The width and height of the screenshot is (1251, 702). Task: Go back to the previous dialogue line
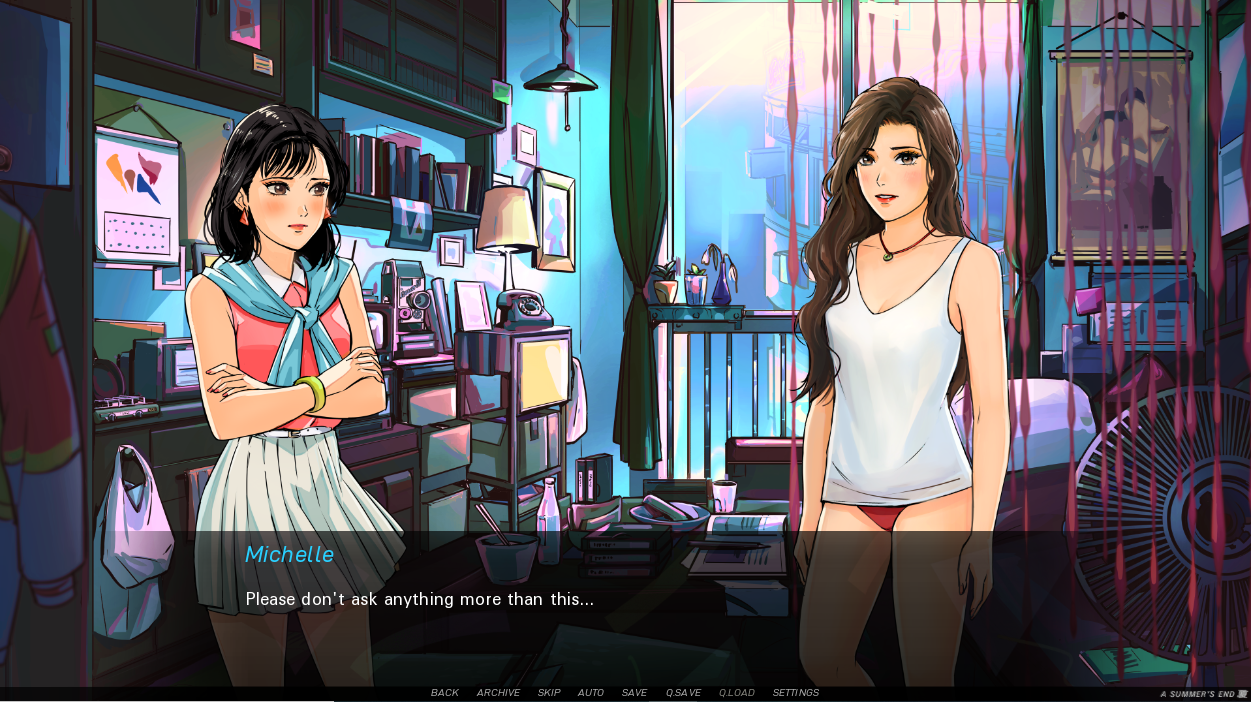pyautogui.click(x=445, y=693)
